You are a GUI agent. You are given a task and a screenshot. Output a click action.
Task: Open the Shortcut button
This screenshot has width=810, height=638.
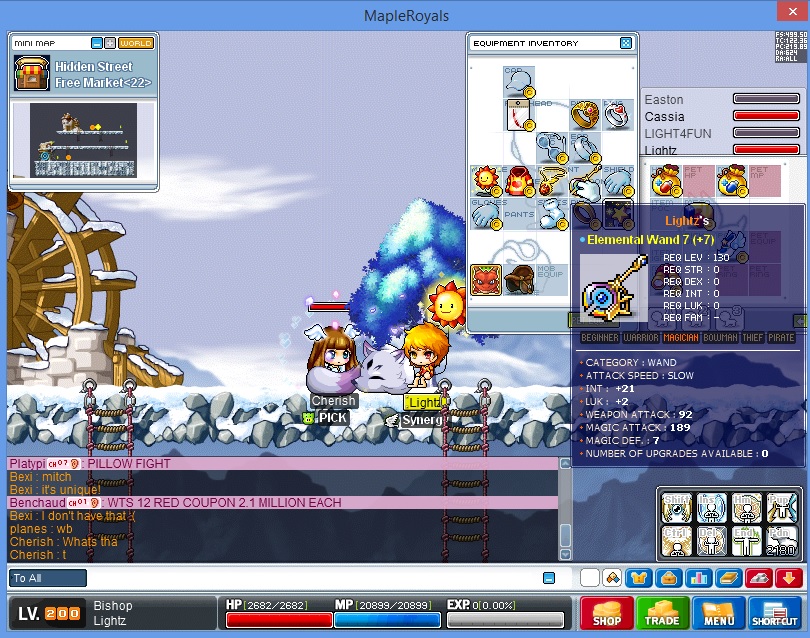774,612
